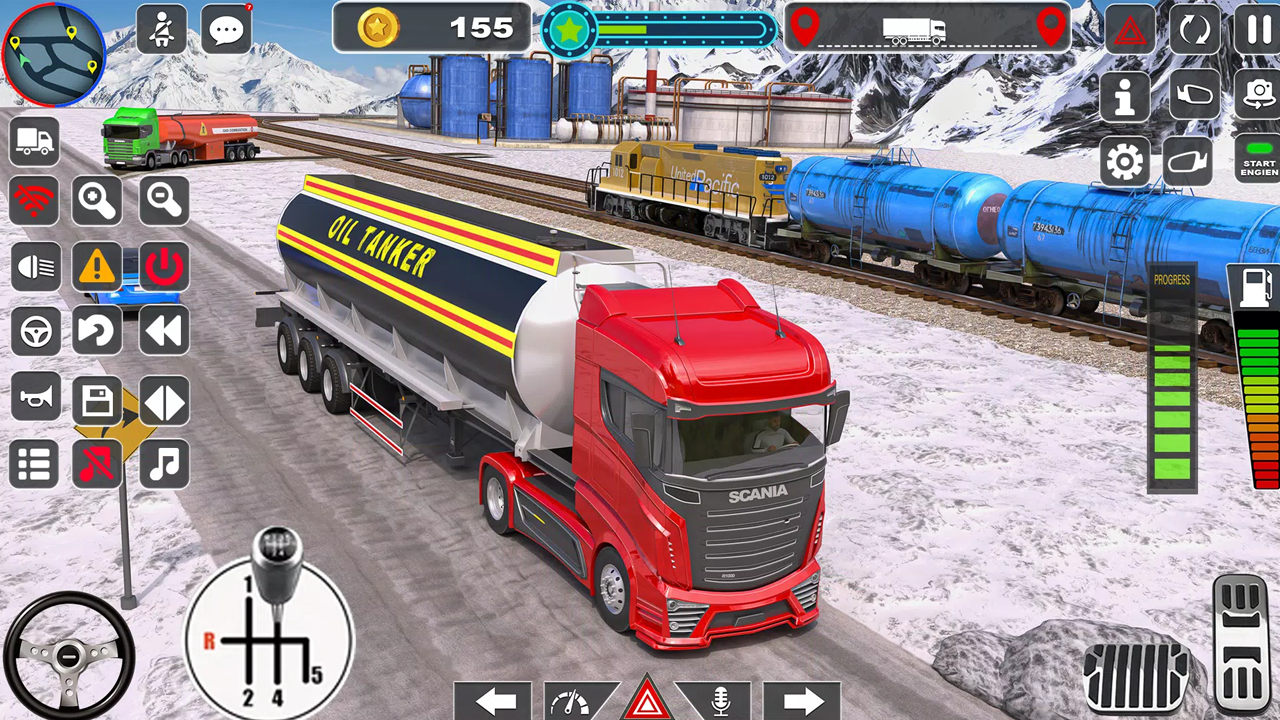This screenshot has height=720, width=1280.
Task: Pause the game
Action: tap(1257, 30)
